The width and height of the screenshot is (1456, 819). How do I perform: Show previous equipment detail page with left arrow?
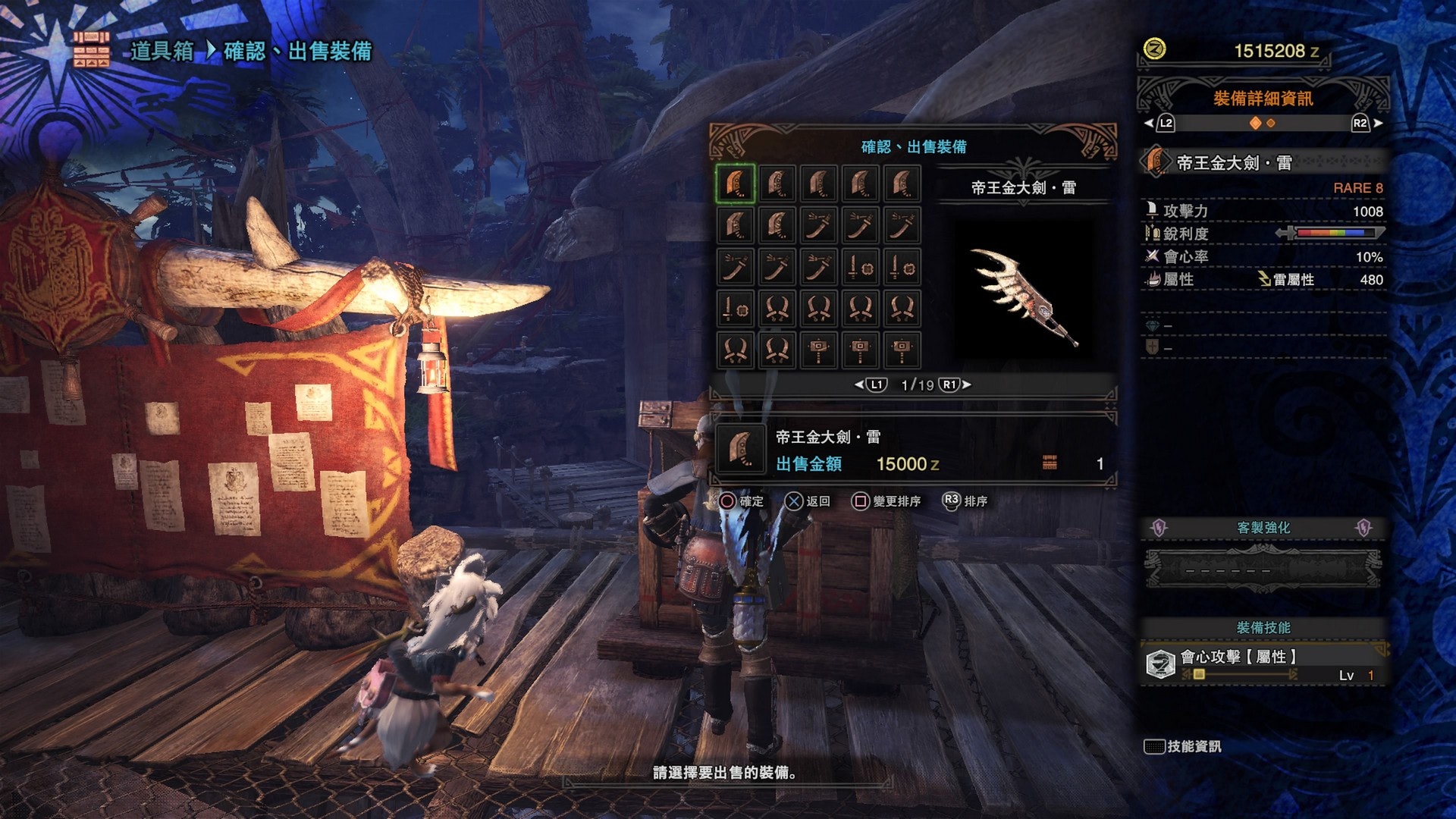pyautogui.click(x=1149, y=123)
